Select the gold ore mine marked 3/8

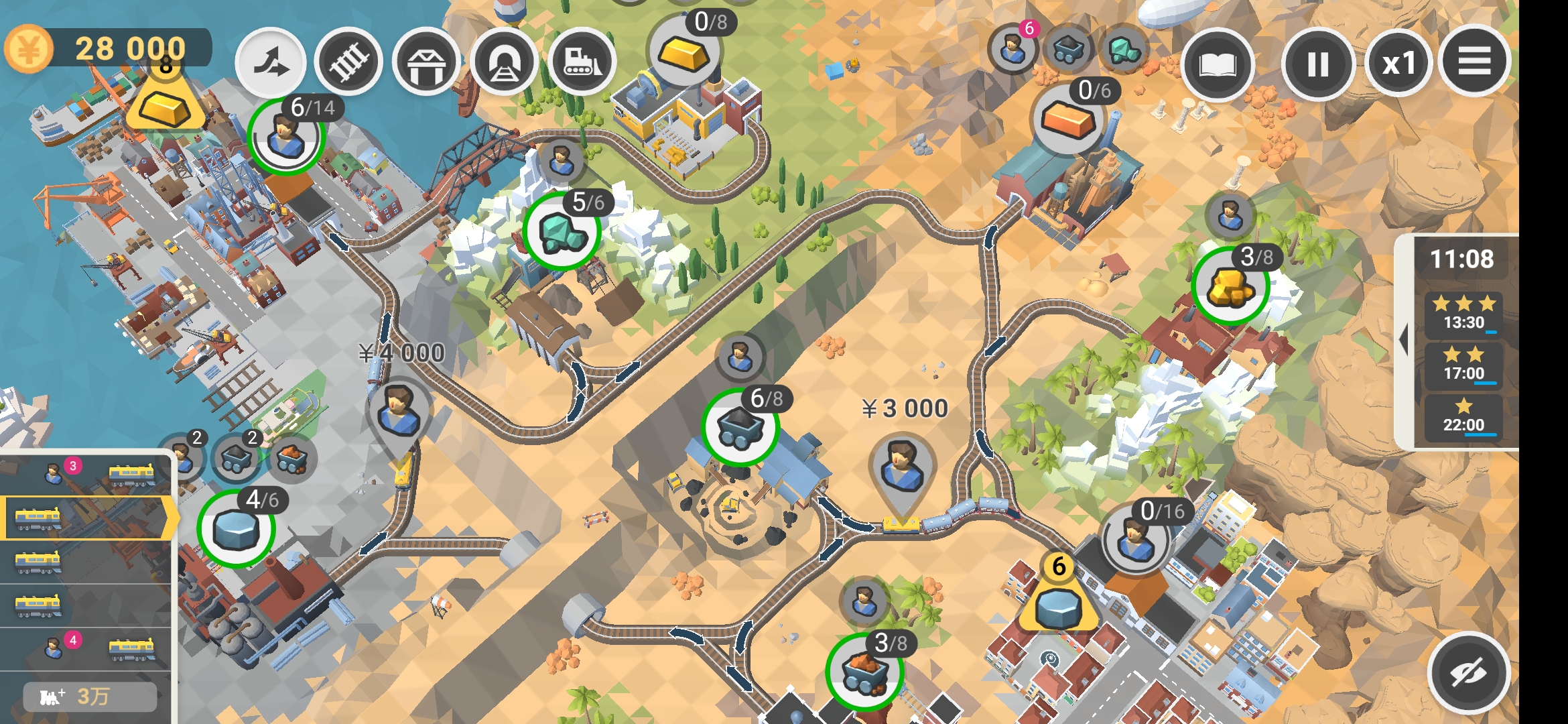1230,286
